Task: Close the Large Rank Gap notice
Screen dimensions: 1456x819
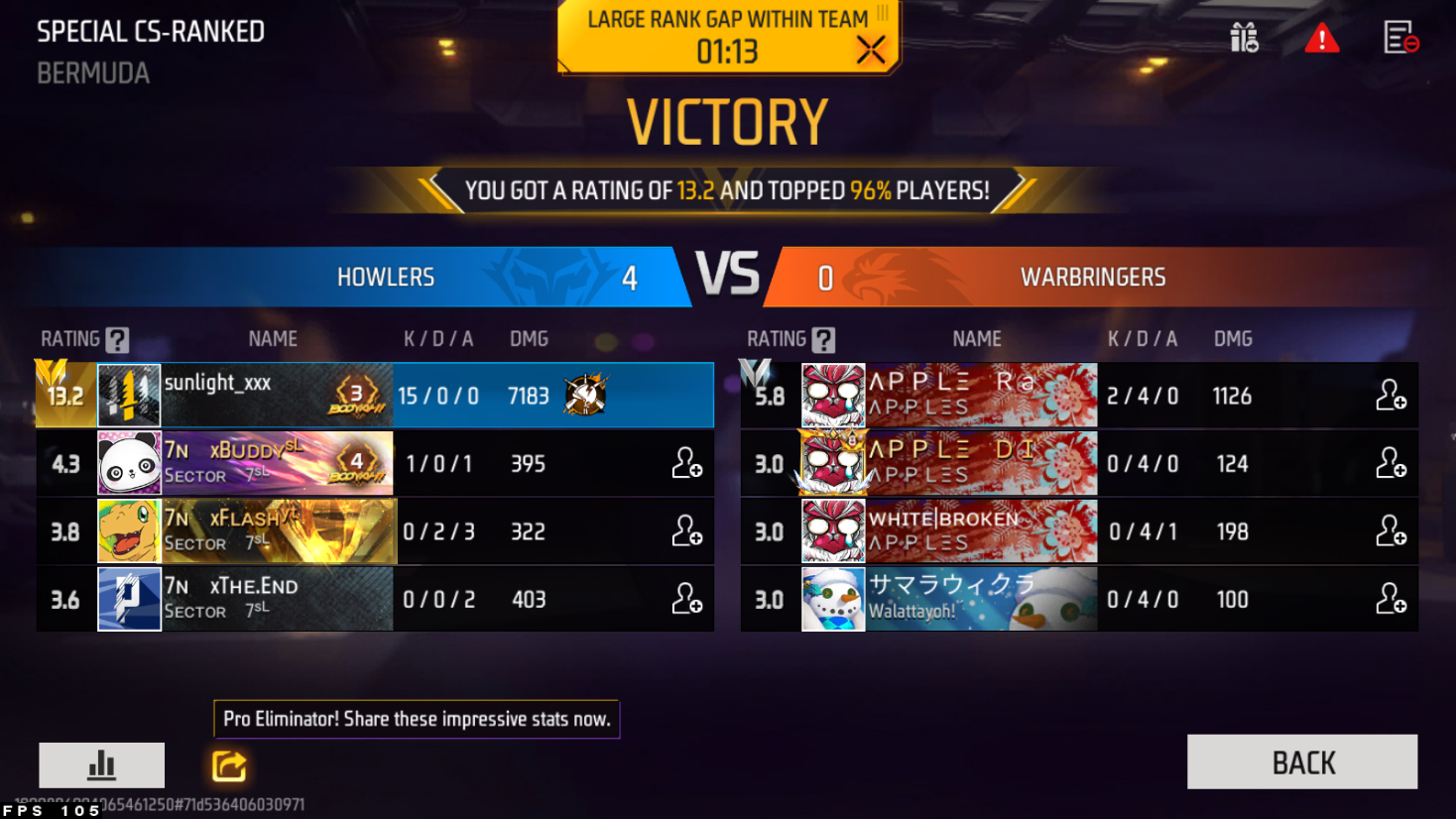Action: click(x=871, y=50)
